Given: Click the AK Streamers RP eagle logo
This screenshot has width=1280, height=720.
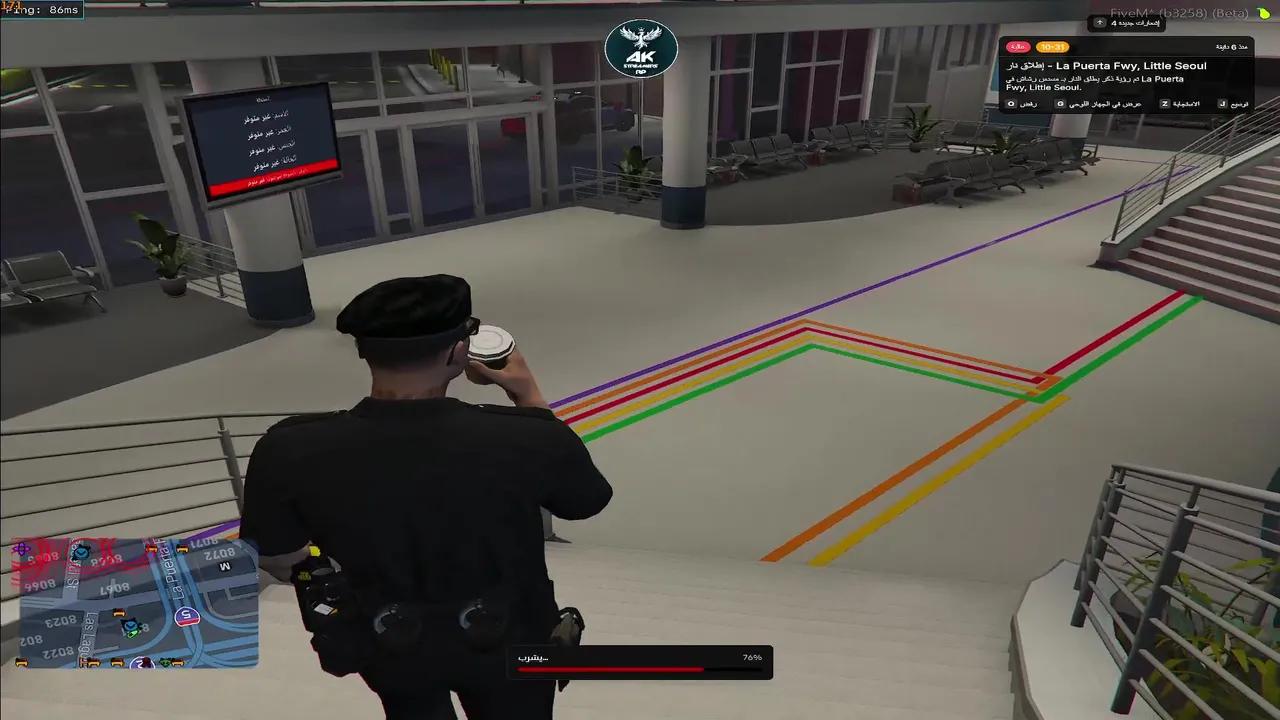Looking at the screenshot, I should point(642,50).
